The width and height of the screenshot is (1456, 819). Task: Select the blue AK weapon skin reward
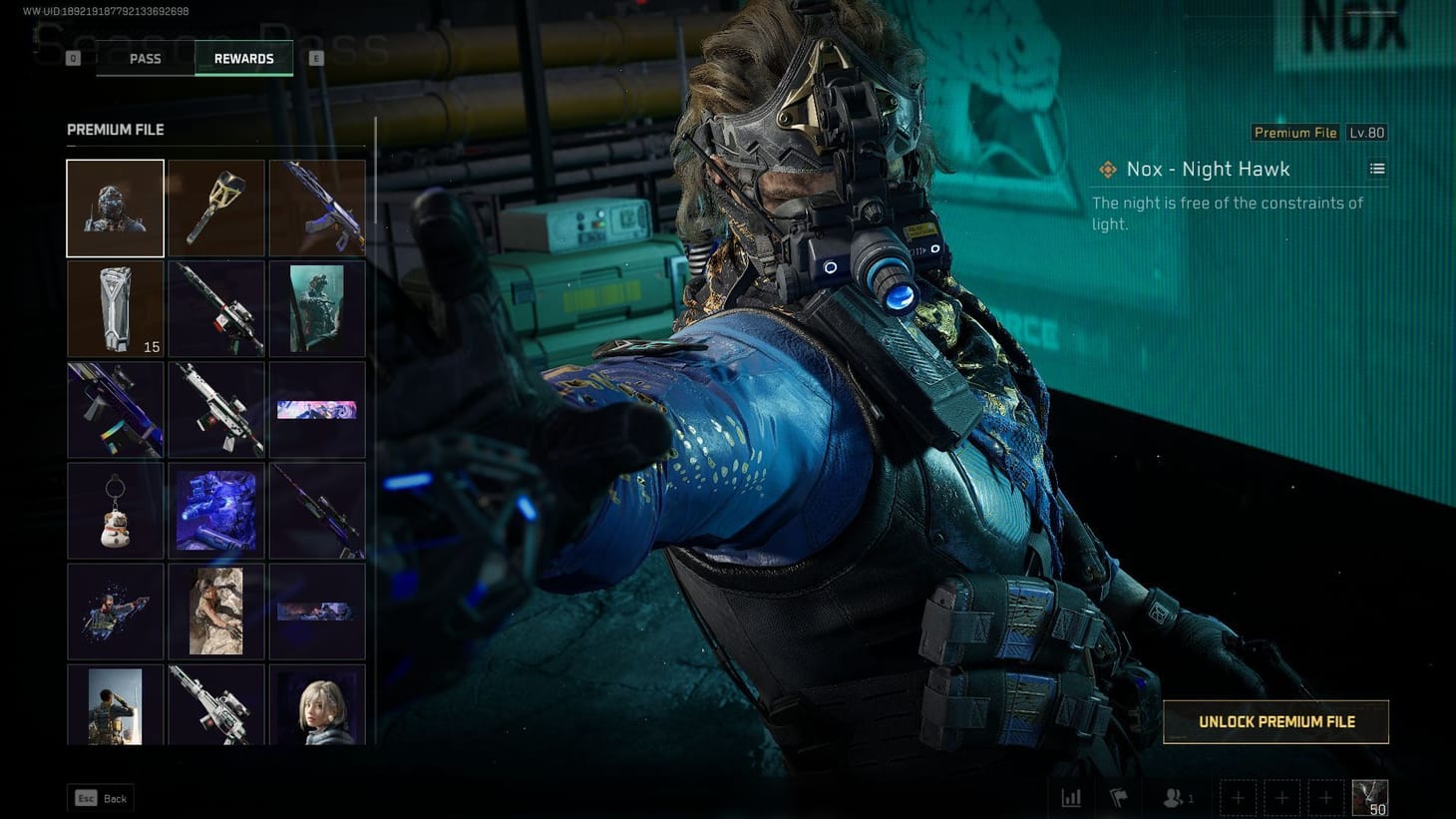(317, 207)
